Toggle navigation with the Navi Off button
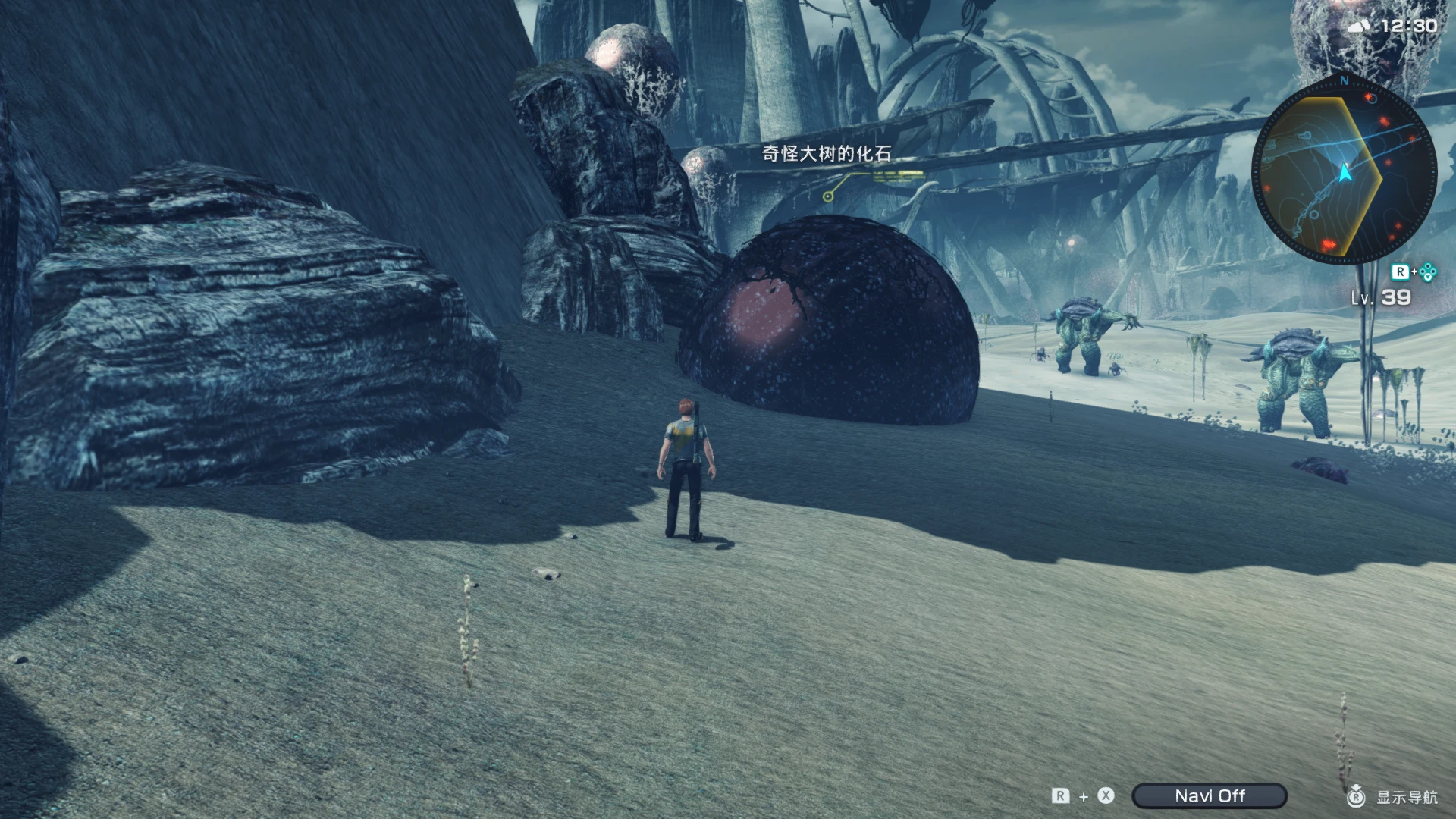The height and width of the screenshot is (819, 1456). pos(1210,796)
